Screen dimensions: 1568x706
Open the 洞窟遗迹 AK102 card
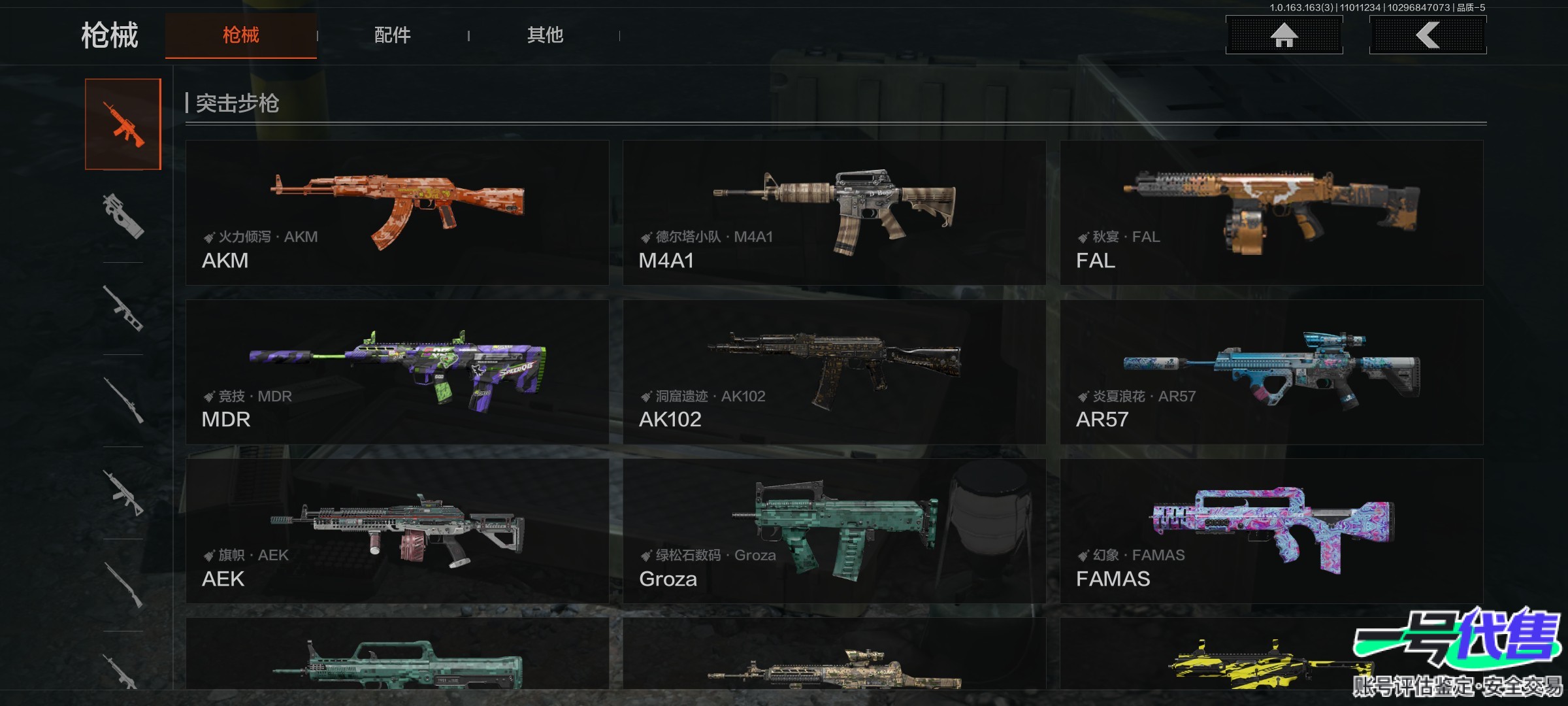tap(834, 372)
